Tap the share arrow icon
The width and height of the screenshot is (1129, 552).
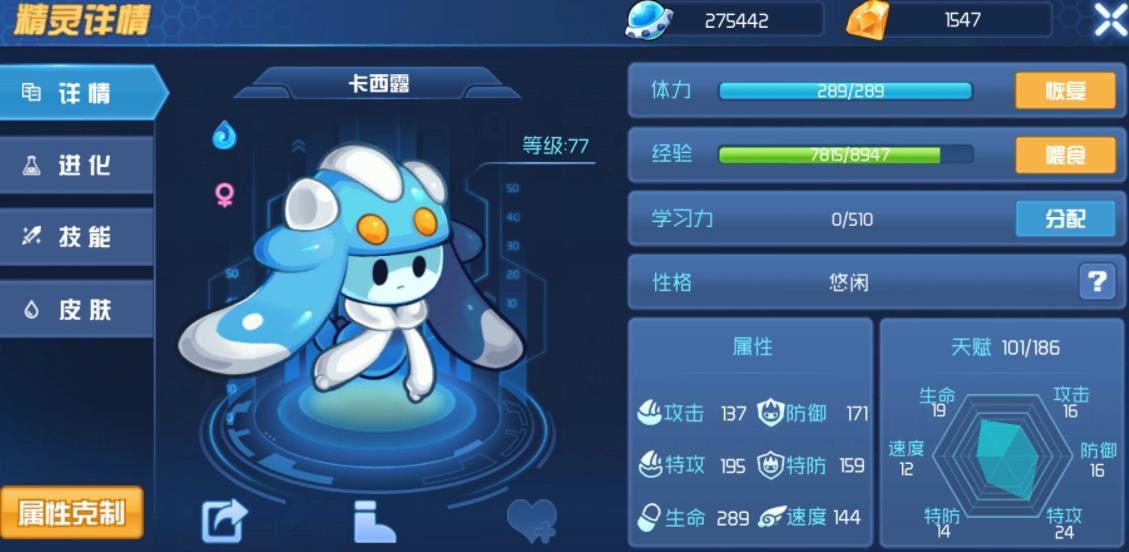224,521
